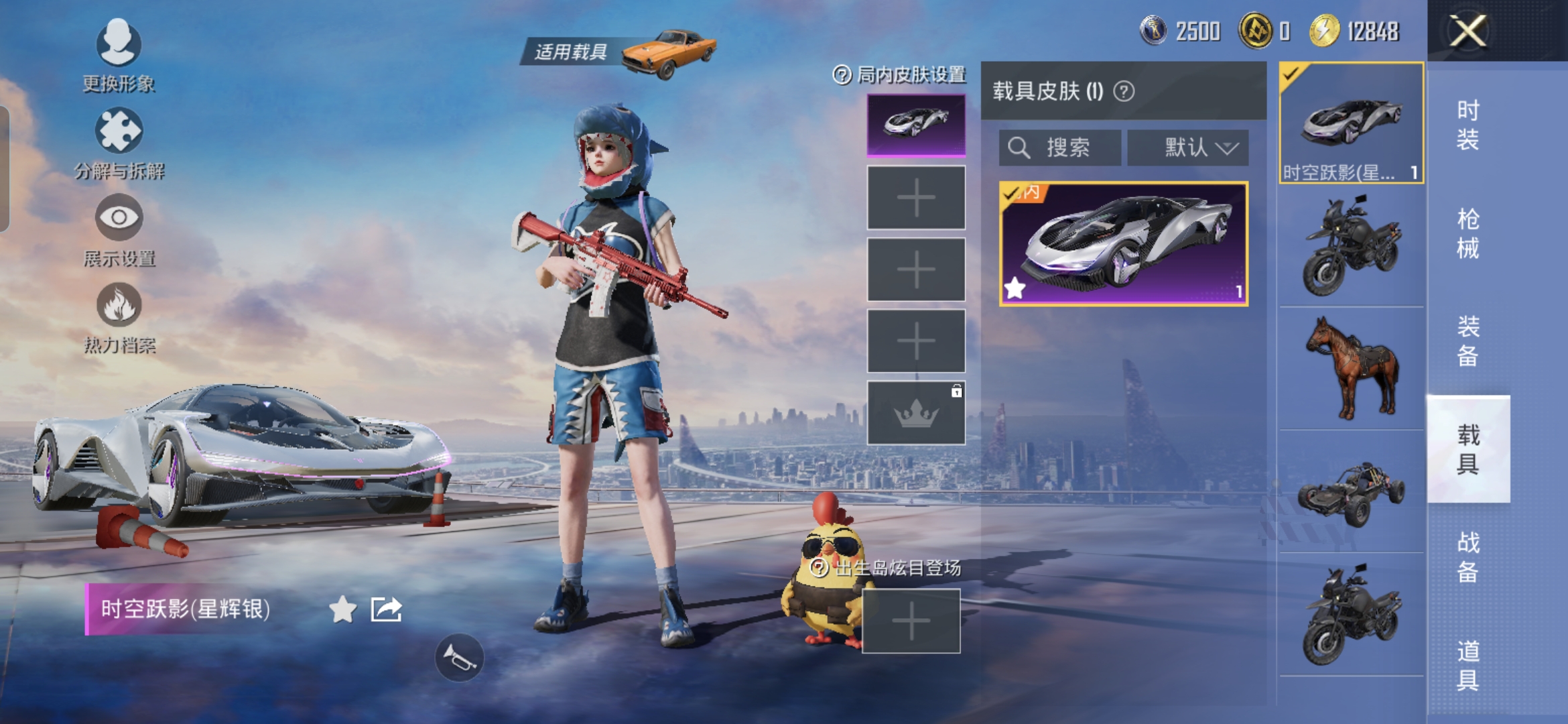
Task: Switch to the 枪械 tab
Action: point(1467,233)
